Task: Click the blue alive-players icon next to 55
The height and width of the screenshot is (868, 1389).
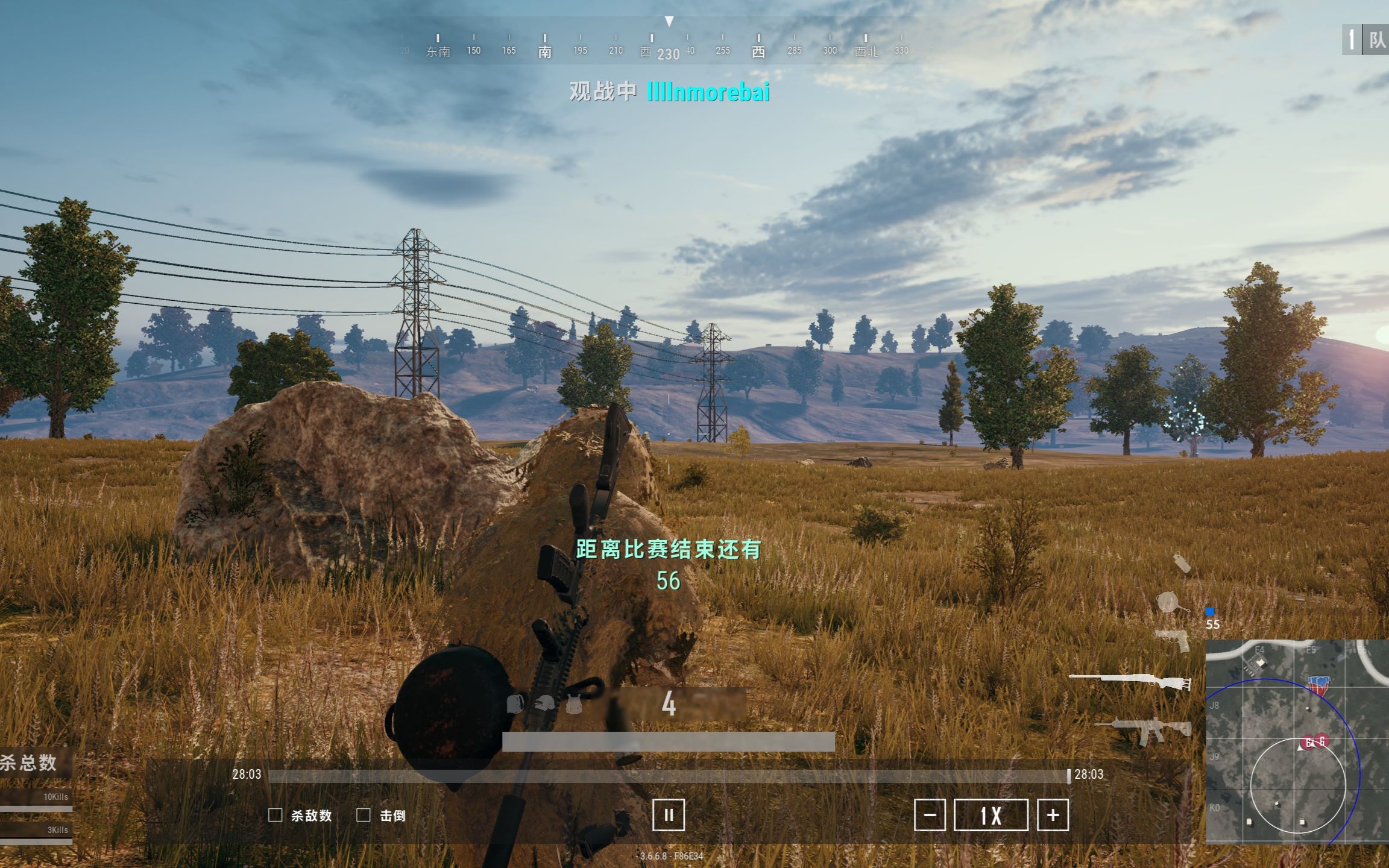Action: click(1210, 612)
